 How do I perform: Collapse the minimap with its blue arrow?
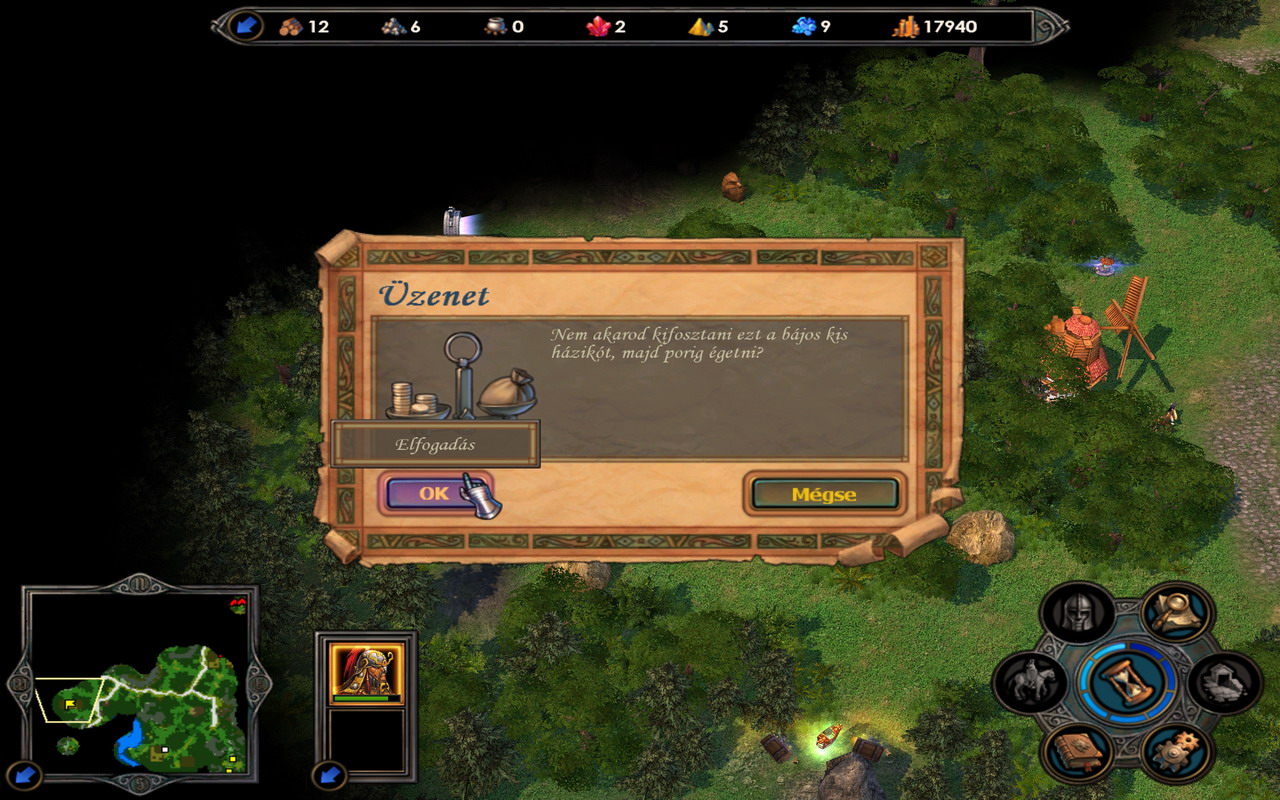26,774
